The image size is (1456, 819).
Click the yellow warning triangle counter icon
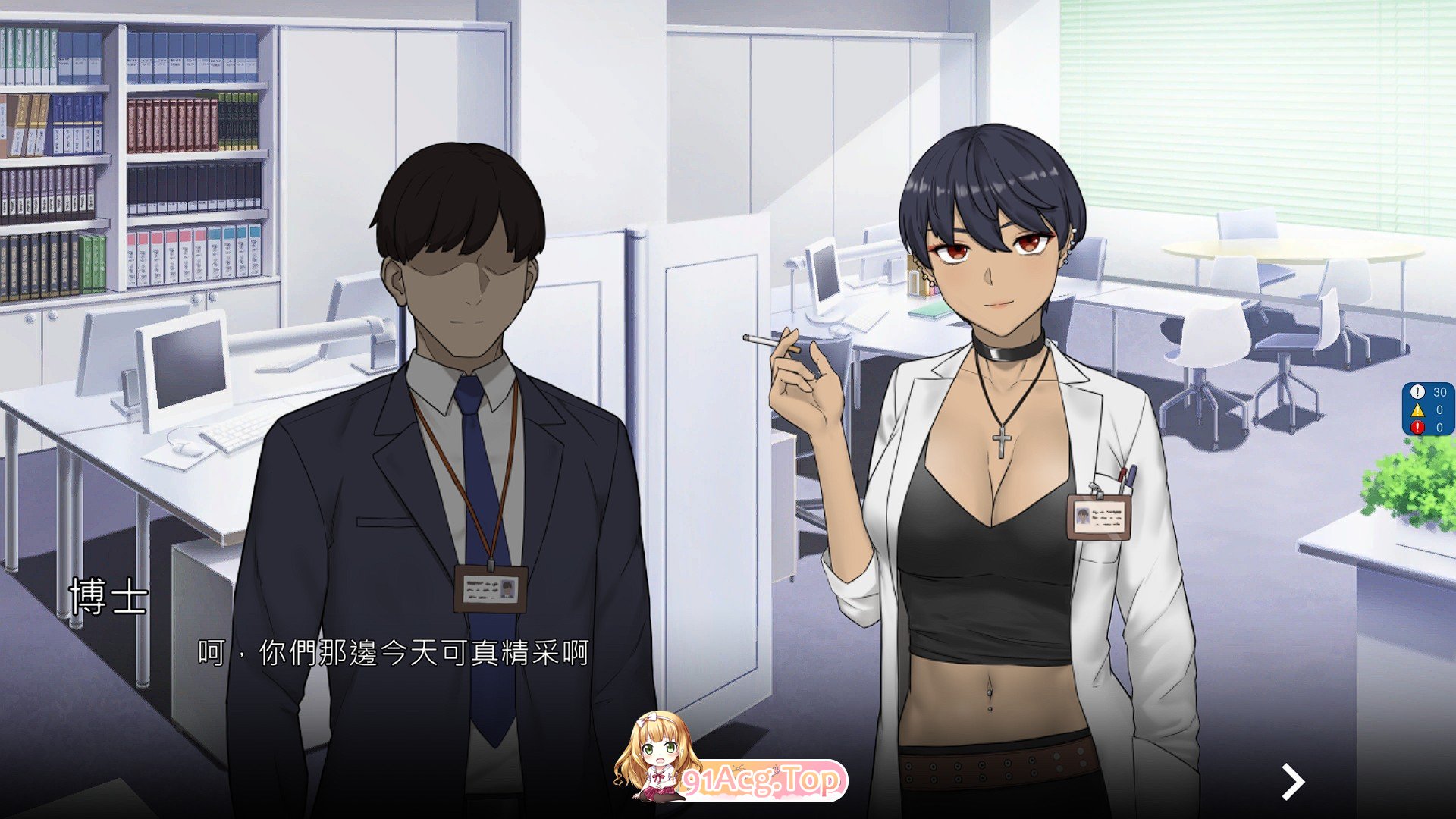tap(1418, 410)
